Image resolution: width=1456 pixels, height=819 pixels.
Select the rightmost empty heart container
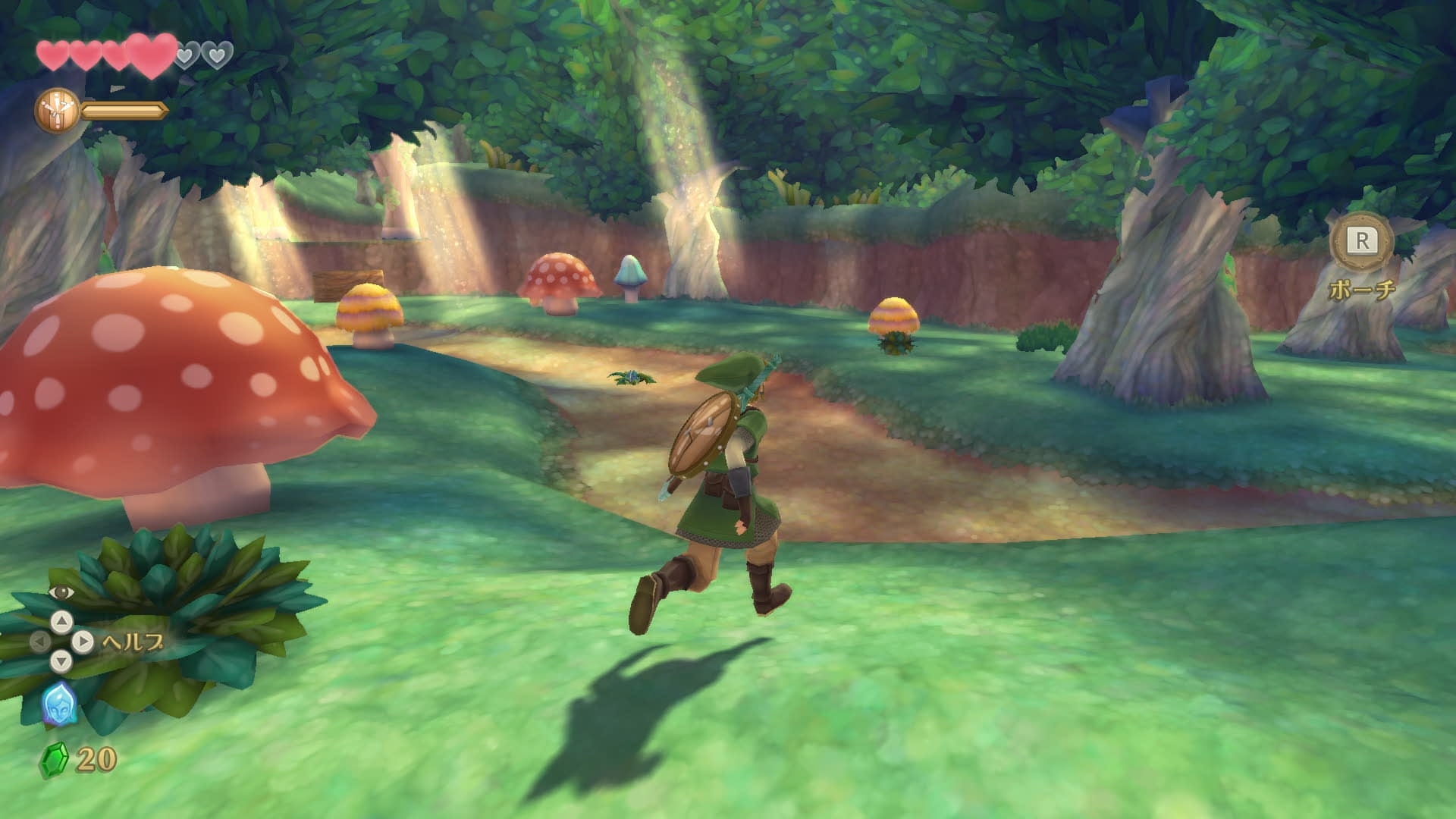coord(218,54)
